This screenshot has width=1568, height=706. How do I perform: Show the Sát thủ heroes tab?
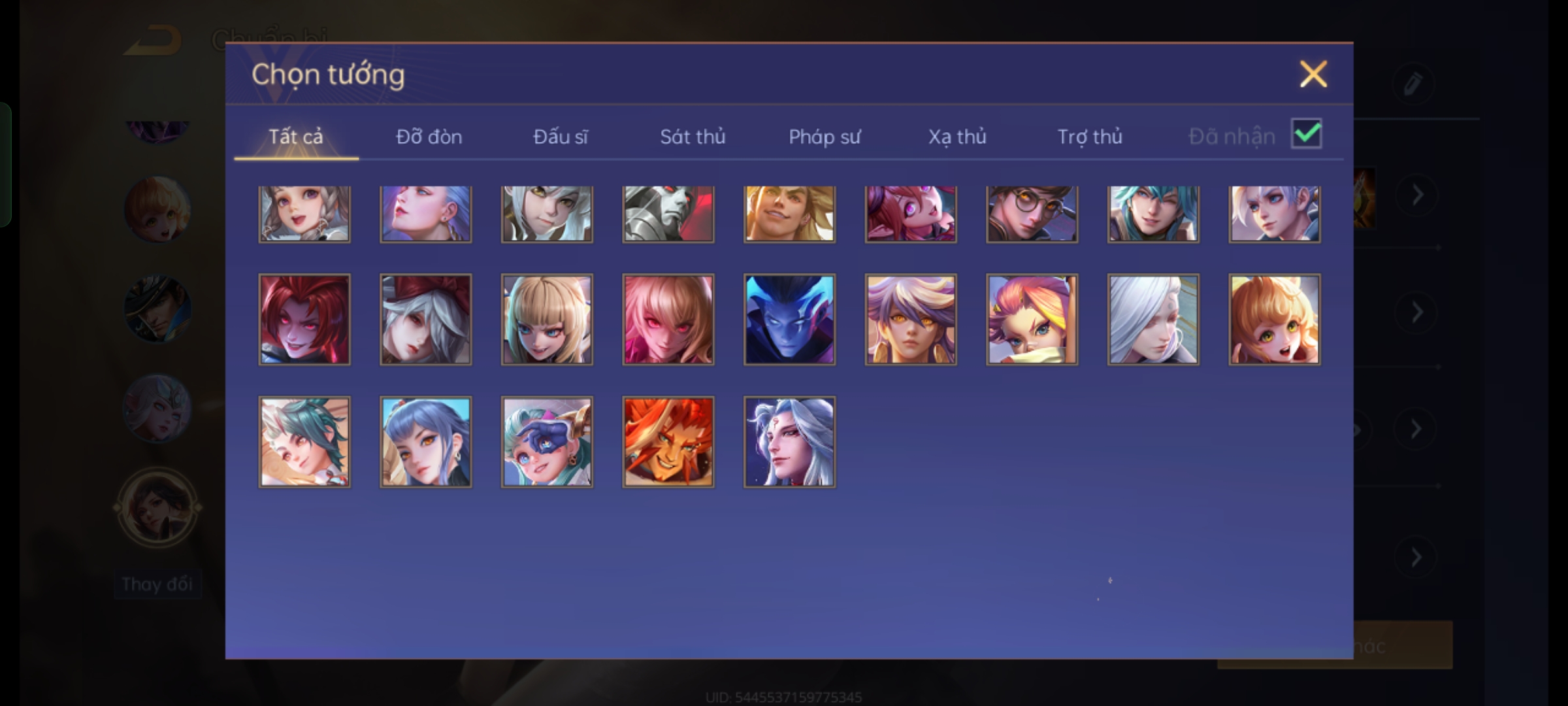click(x=693, y=137)
